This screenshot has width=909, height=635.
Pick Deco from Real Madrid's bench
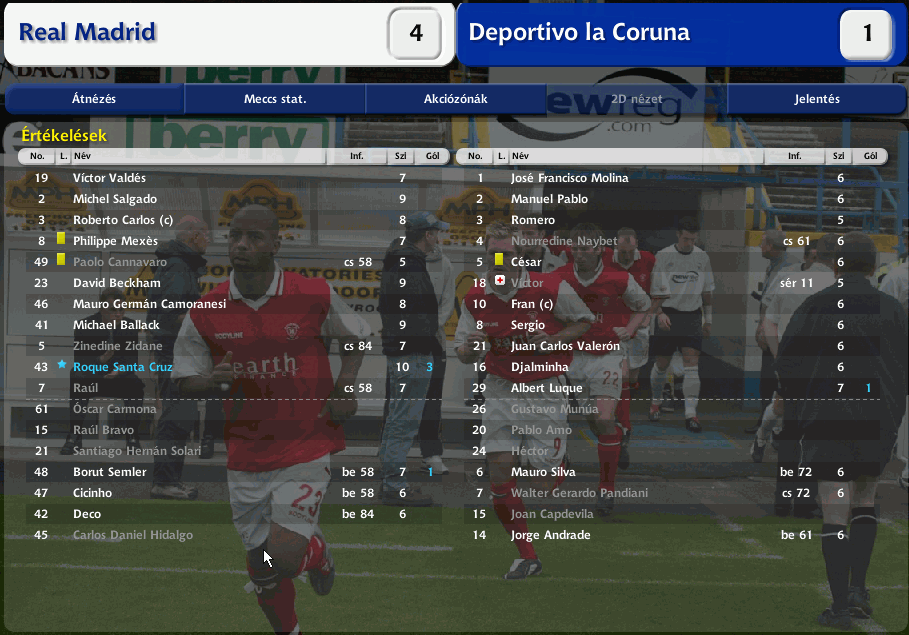click(x=88, y=514)
